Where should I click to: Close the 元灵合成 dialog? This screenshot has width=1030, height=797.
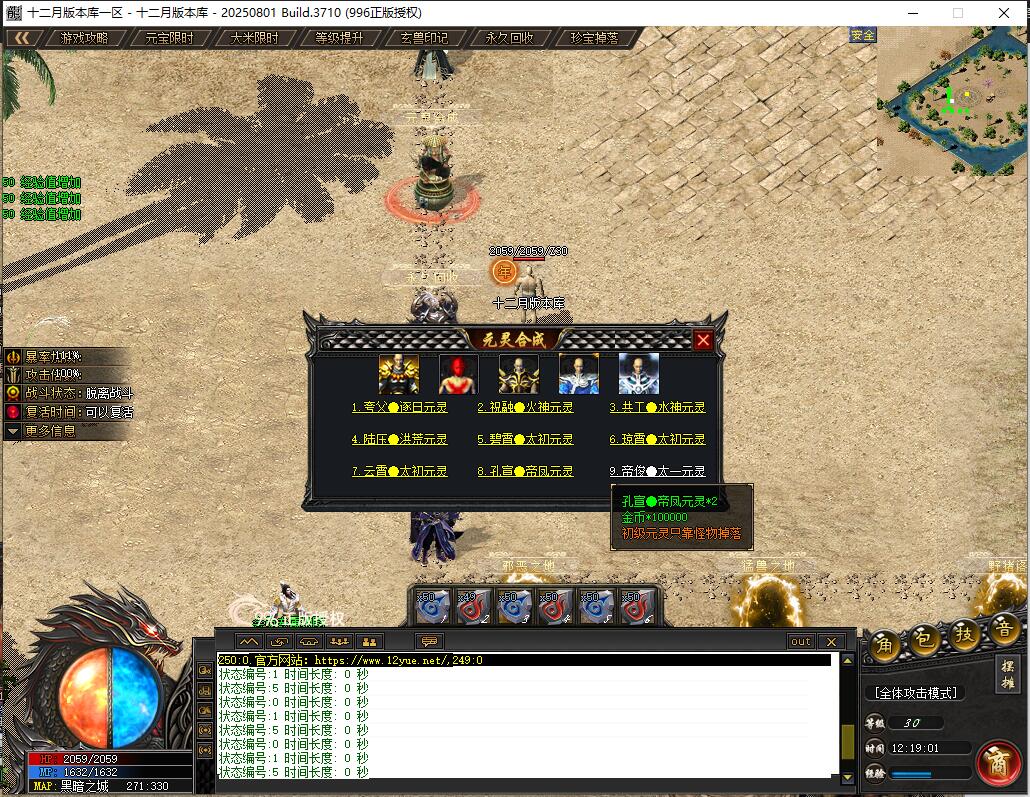pos(703,340)
